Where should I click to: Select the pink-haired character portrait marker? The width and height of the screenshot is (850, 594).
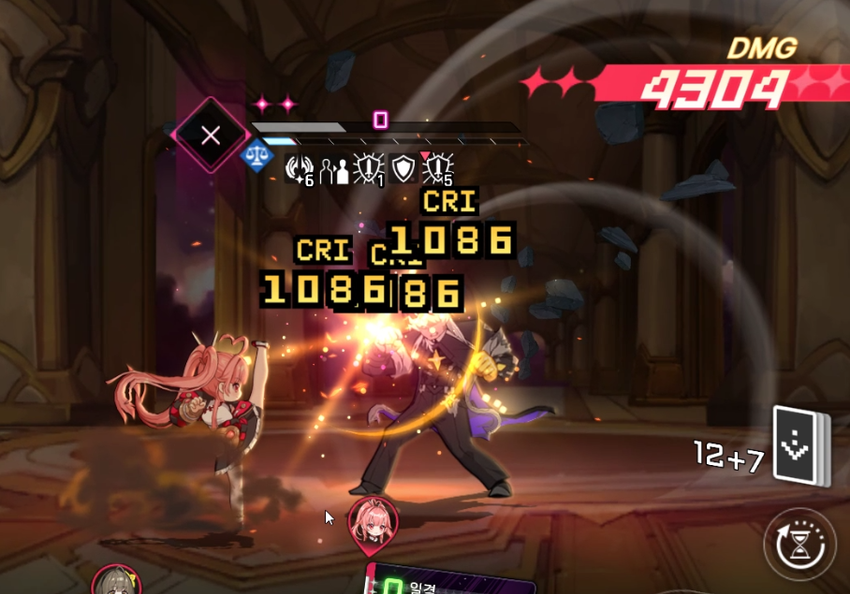(373, 522)
